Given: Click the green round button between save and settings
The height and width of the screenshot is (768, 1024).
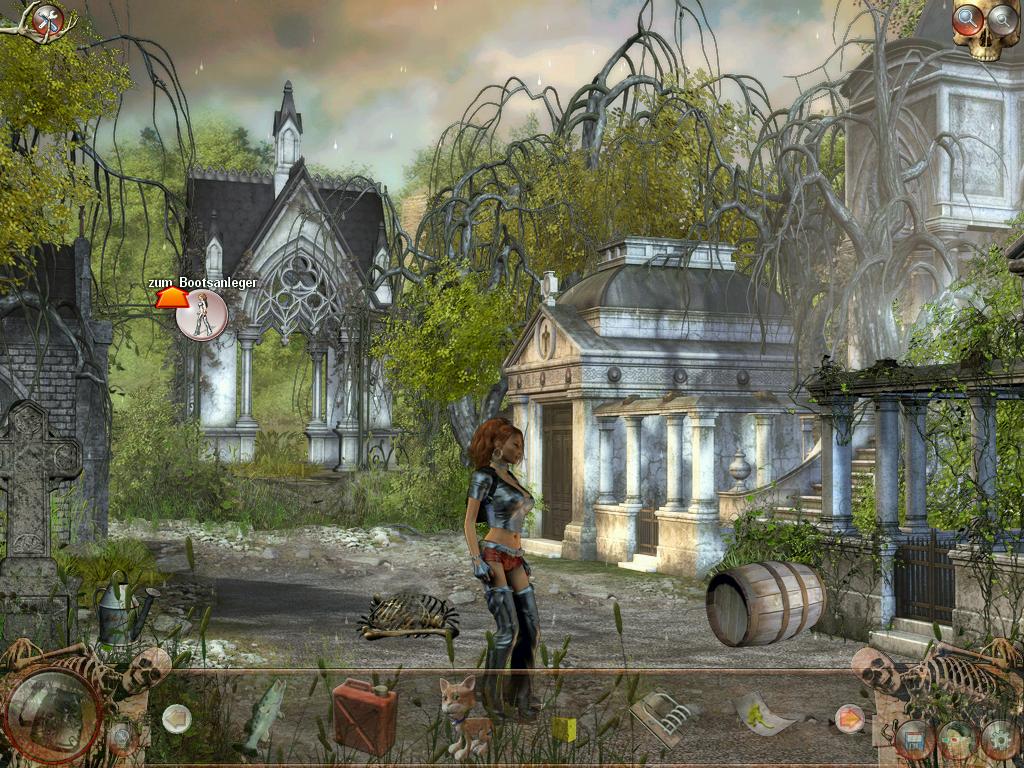Looking at the screenshot, I should tap(957, 741).
